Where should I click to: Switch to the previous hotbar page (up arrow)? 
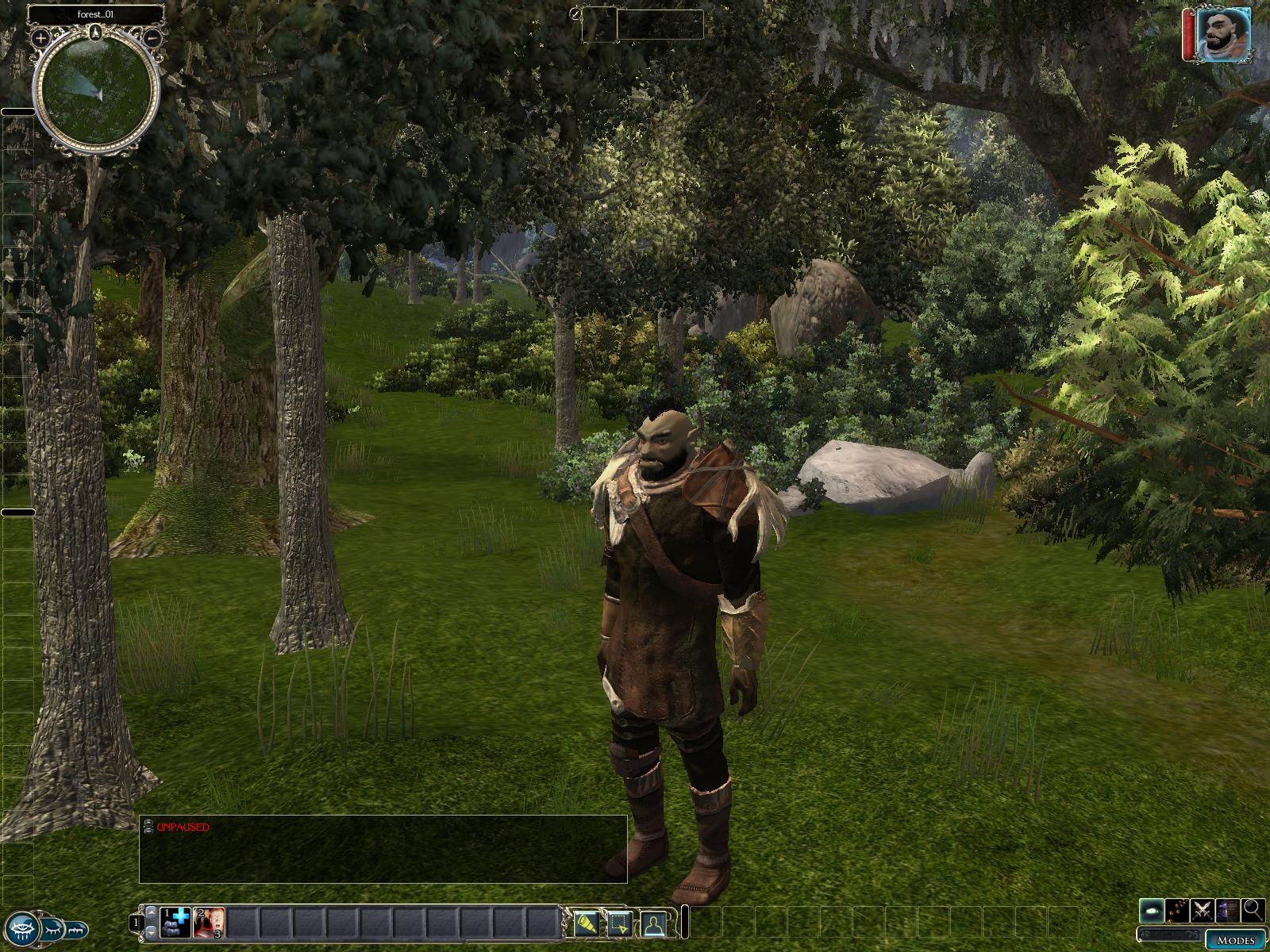[151, 913]
